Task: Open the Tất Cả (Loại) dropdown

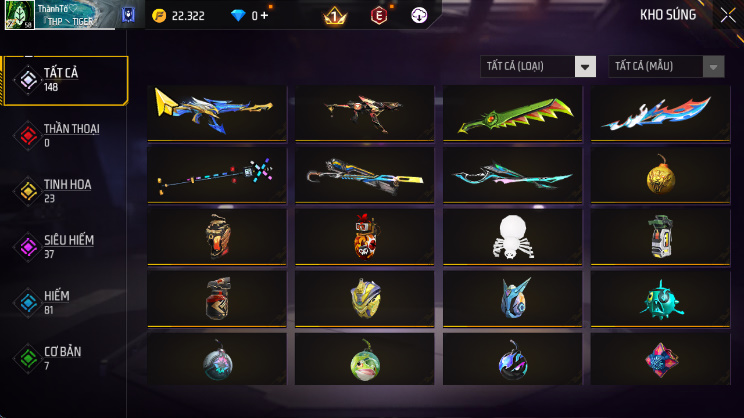Action: tap(539, 66)
